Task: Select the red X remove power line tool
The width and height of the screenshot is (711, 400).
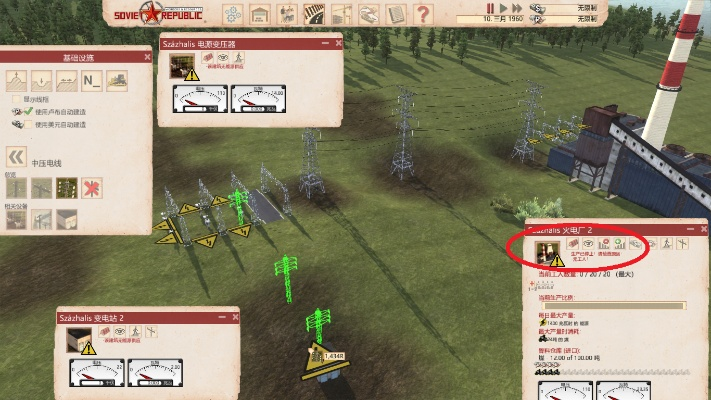Action: 93,187
